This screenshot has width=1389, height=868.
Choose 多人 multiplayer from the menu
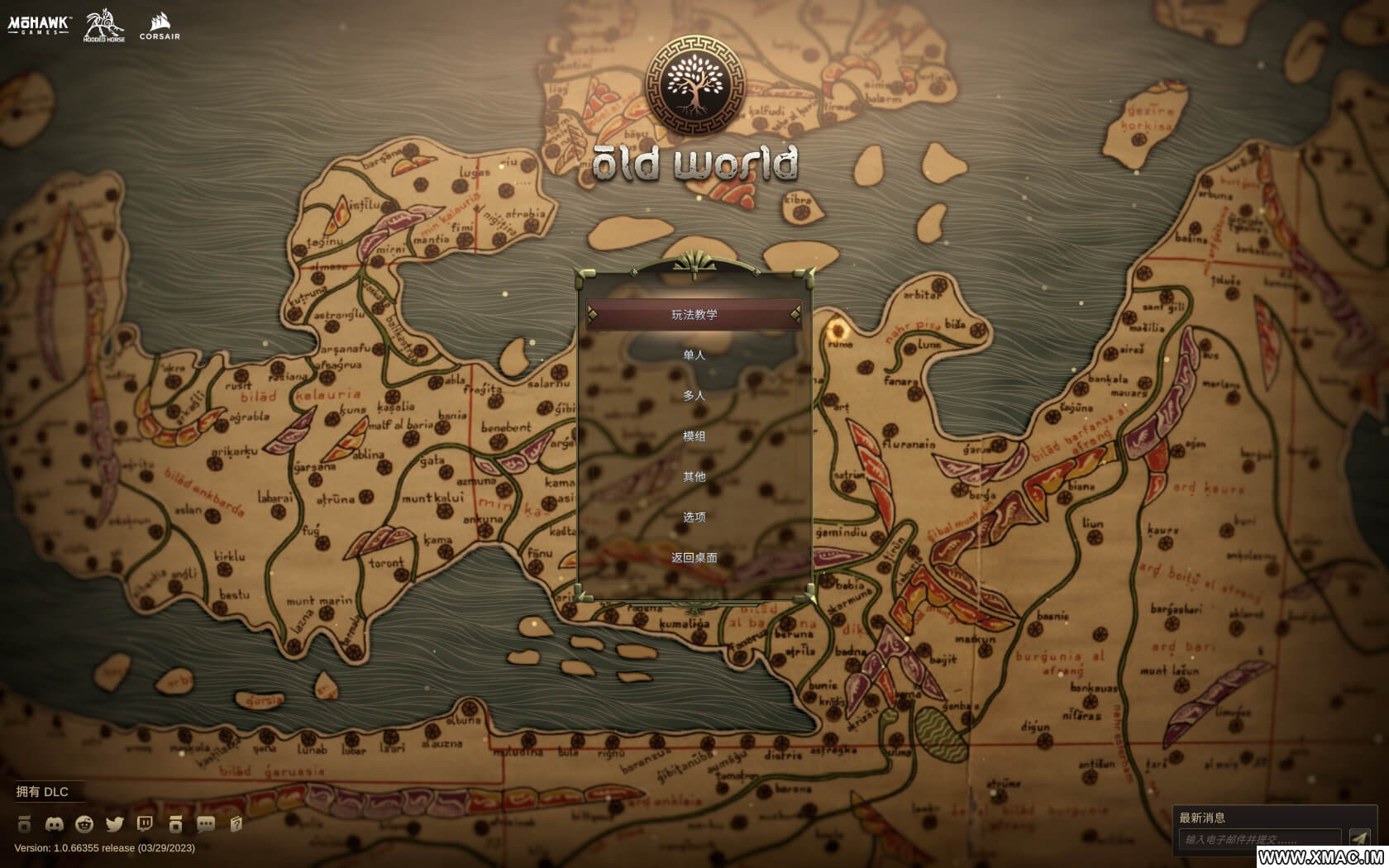pyautogui.click(x=694, y=396)
